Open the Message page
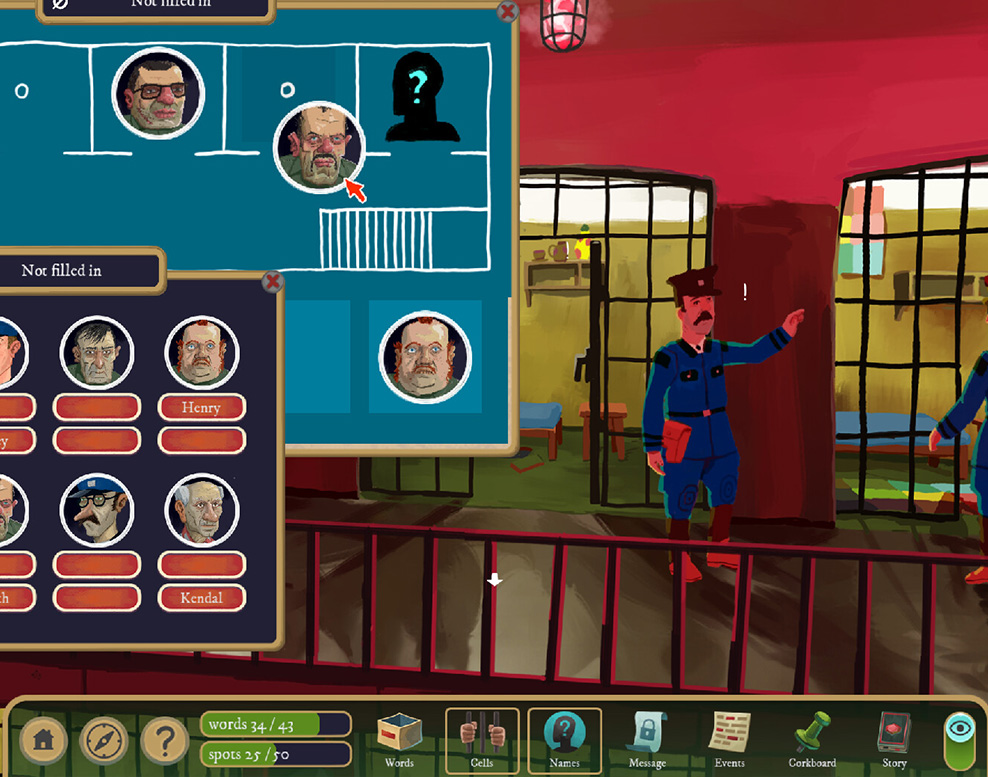Viewport: 988px width, 777px height. tap(647, 740)
